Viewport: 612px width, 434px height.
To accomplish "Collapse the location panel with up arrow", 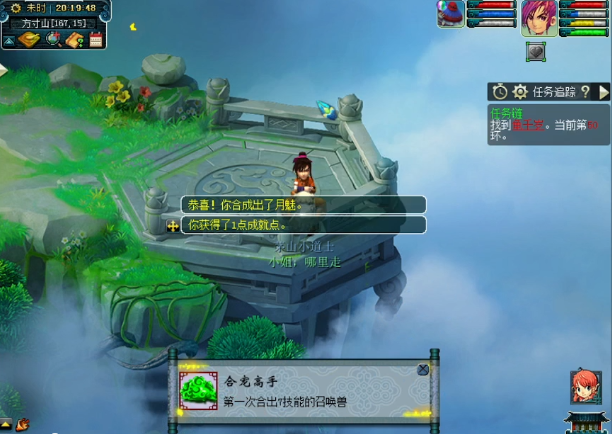I will 9,40.
